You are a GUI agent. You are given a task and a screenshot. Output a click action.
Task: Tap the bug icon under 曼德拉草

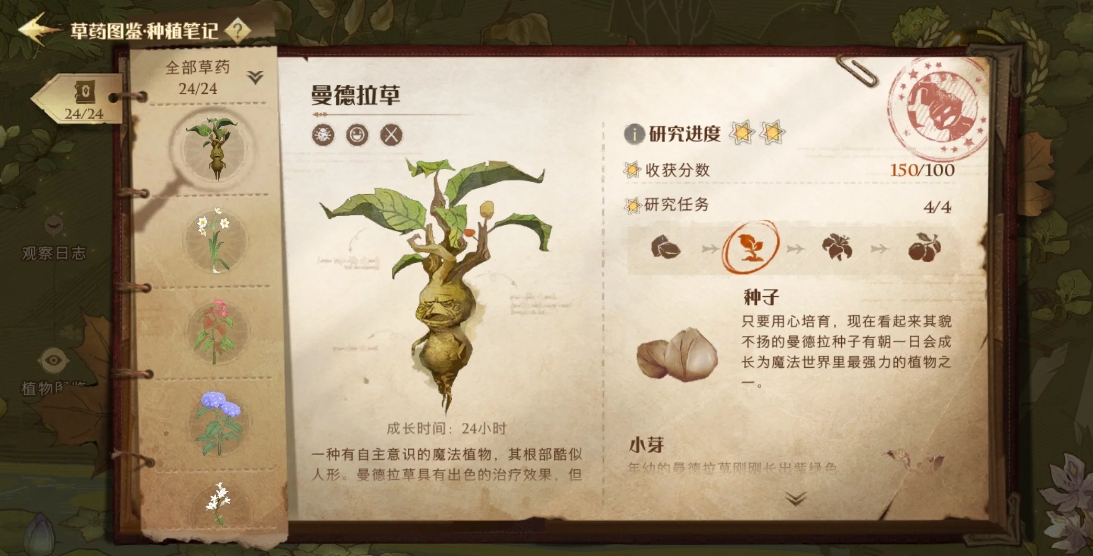(x=323, y=135)
